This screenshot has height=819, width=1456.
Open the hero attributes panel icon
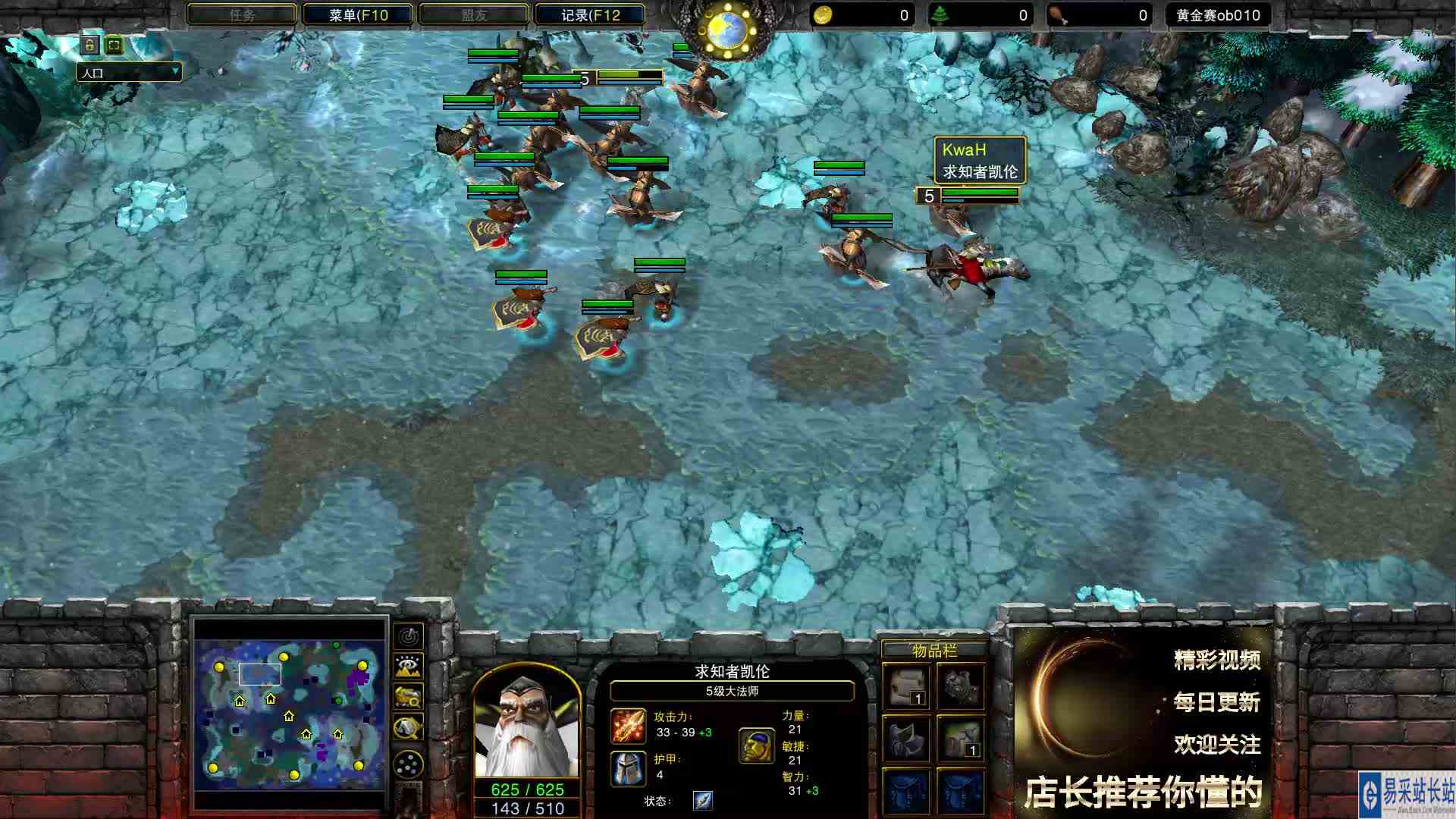tap(756, 745)
